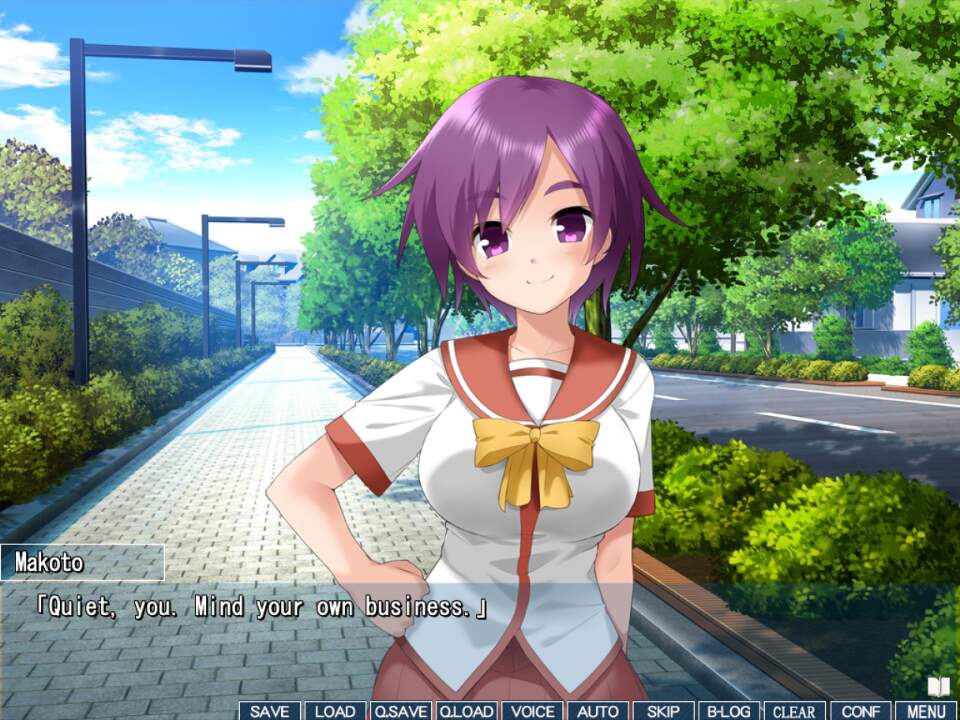Click the white book icon
The height and width of the screenshot is (720, 960).
coord(938,687)
